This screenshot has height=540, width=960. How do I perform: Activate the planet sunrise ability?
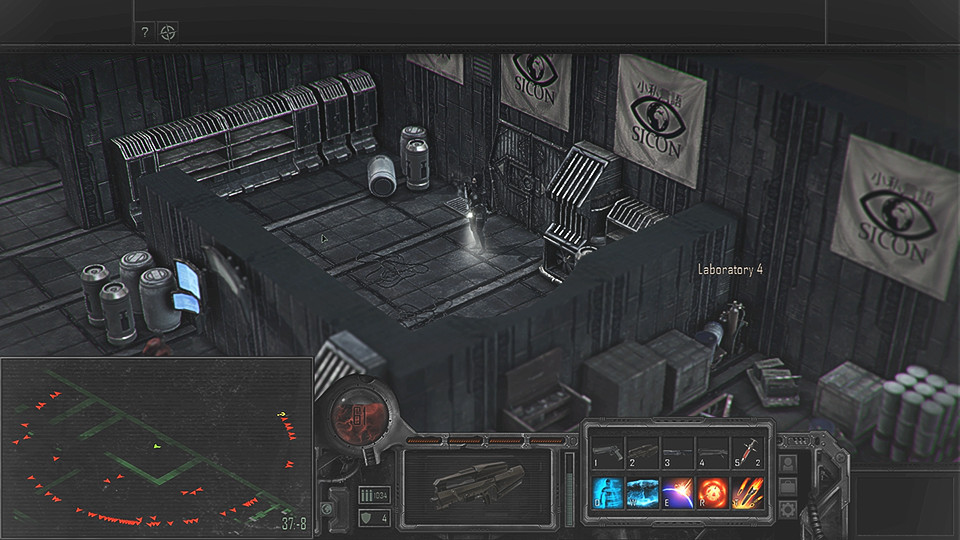(676, 494)
